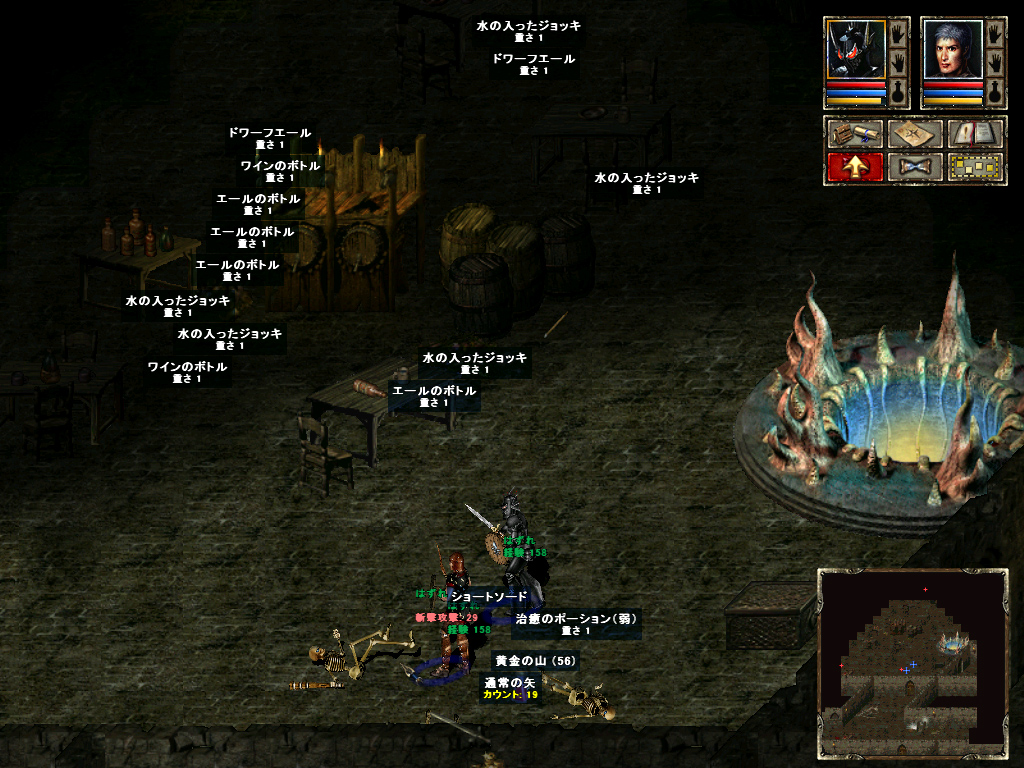Open the yellow squares formation button
The width and height of the screenshot is (1024, 768).
point(975,167)
